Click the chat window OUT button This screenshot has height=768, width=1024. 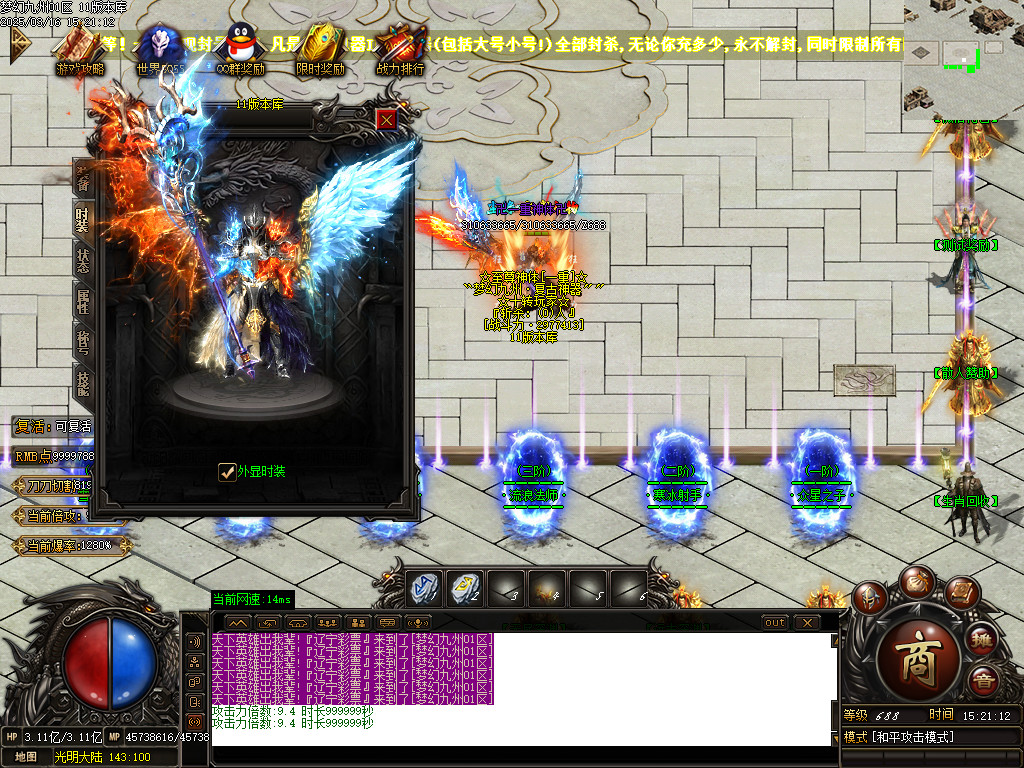point(774,622)
